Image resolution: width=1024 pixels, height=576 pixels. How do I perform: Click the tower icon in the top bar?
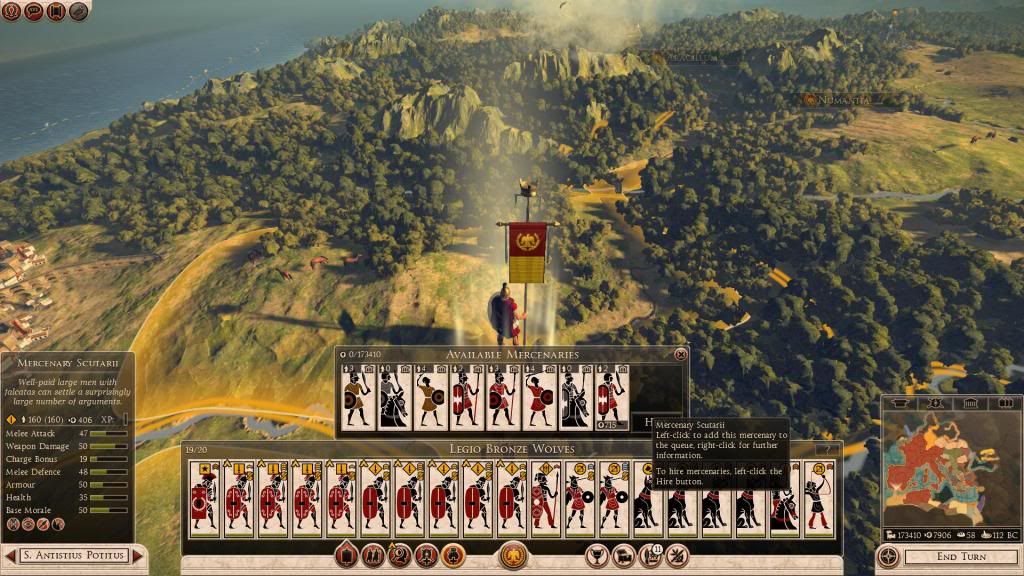(x=58, y=11)
